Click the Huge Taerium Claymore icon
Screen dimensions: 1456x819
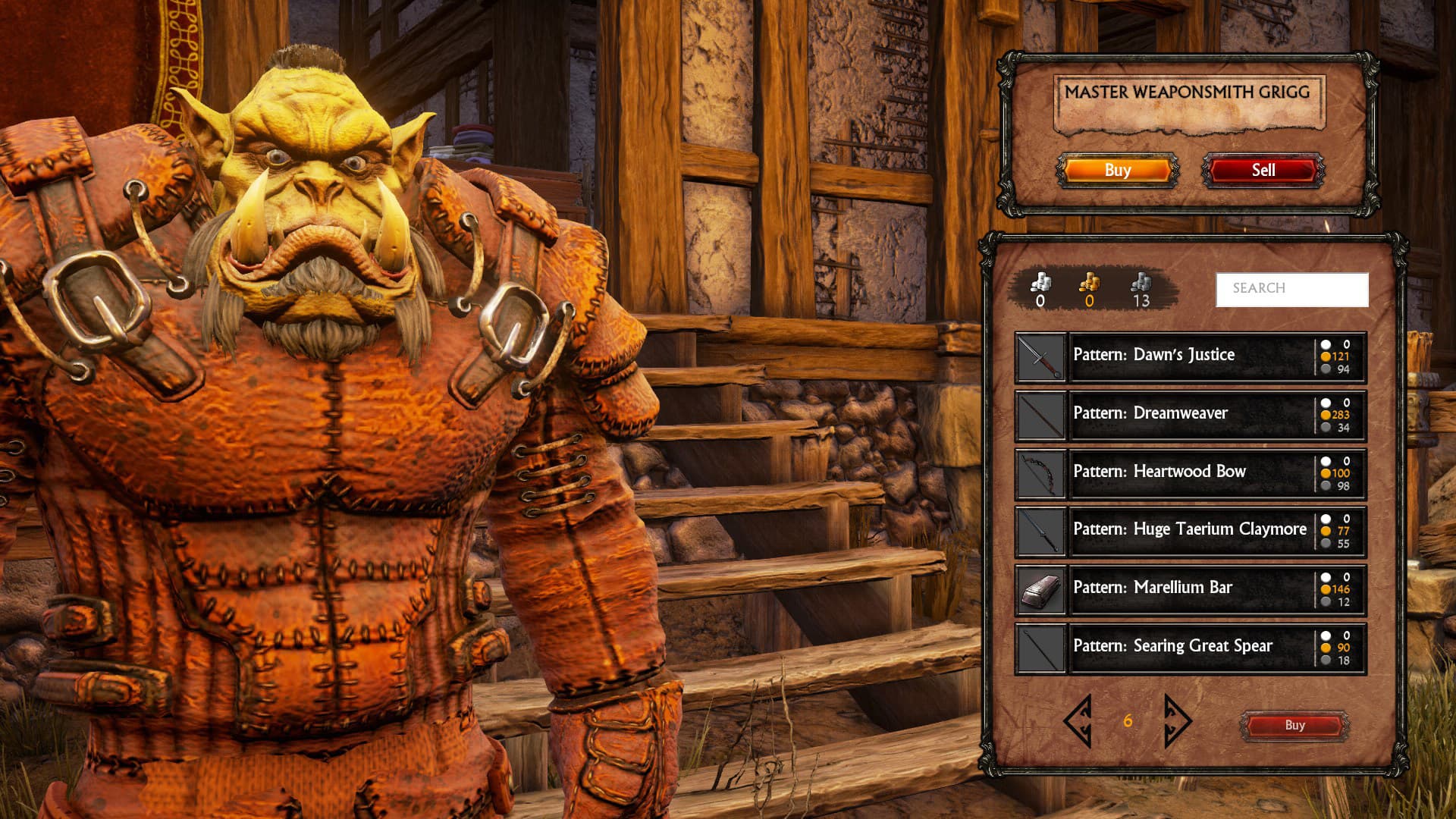coord(1040,529)
